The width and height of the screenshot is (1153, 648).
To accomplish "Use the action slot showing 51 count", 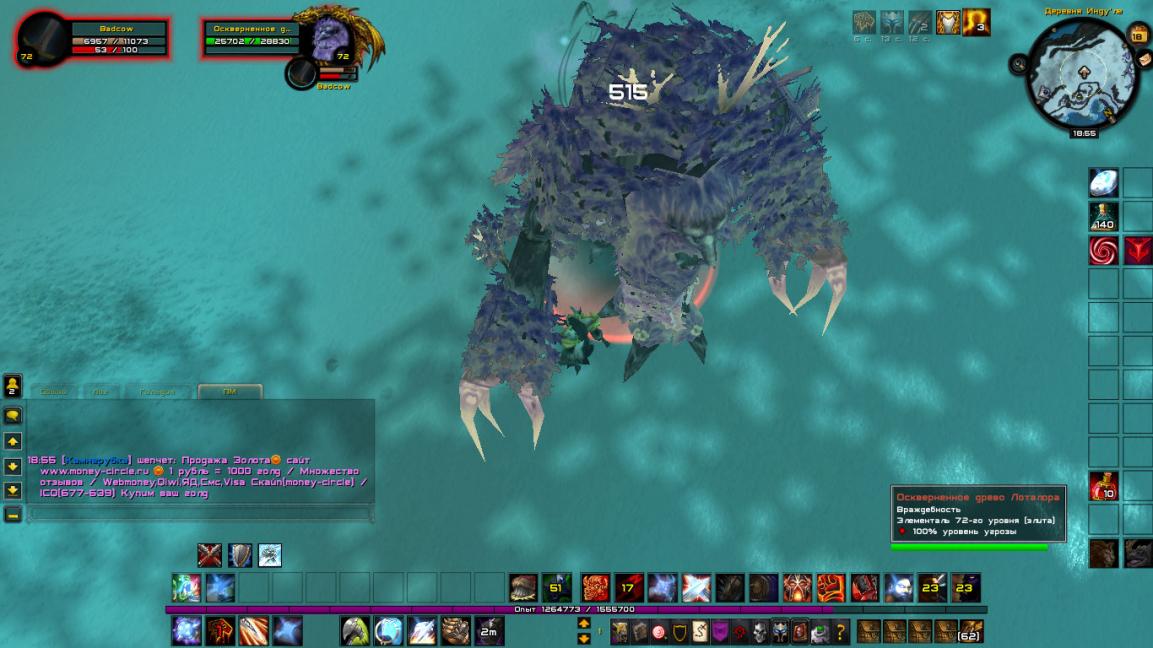I will pos(556,587).
